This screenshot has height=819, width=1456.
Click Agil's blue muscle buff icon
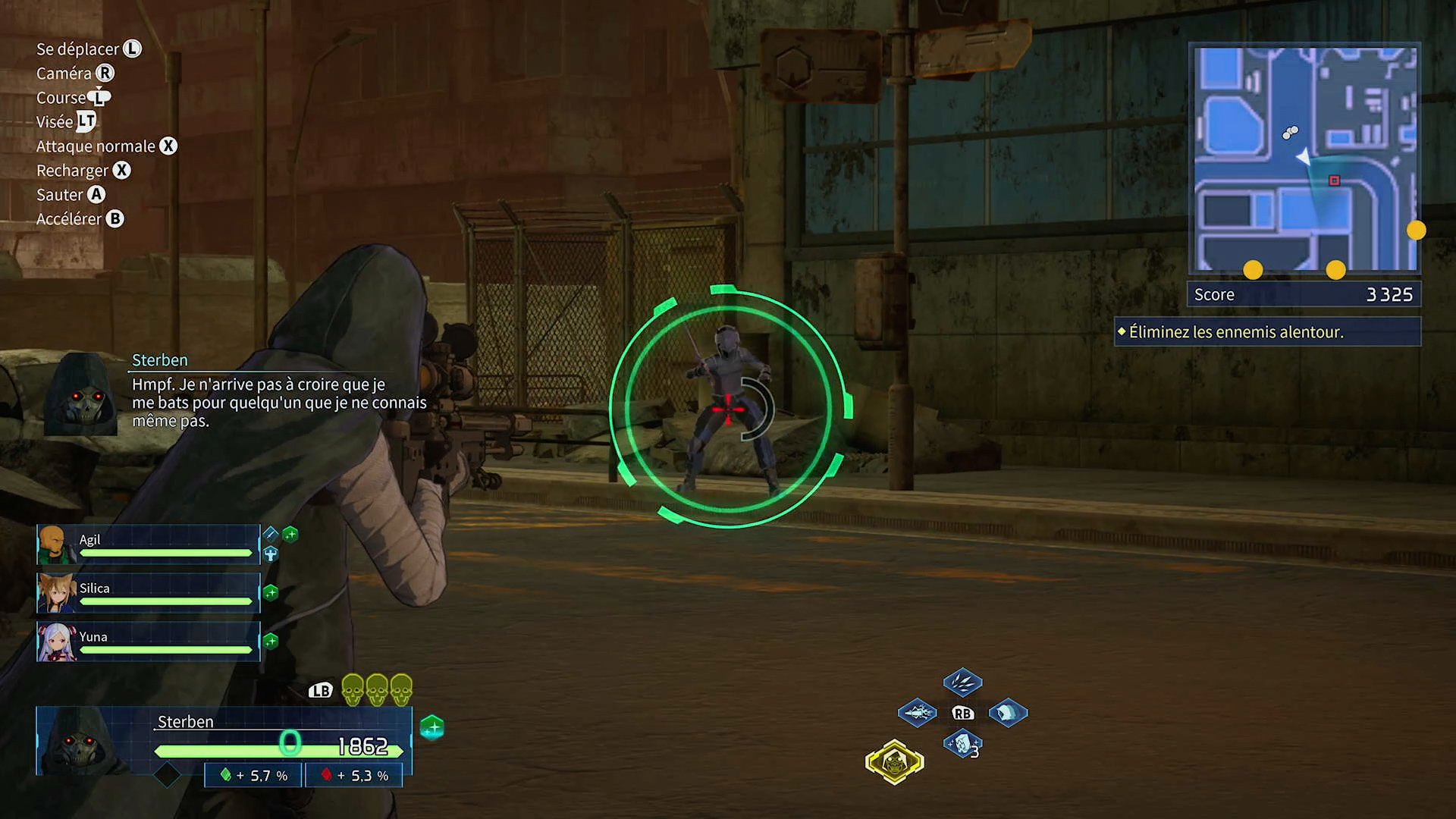tap(271, 554)
